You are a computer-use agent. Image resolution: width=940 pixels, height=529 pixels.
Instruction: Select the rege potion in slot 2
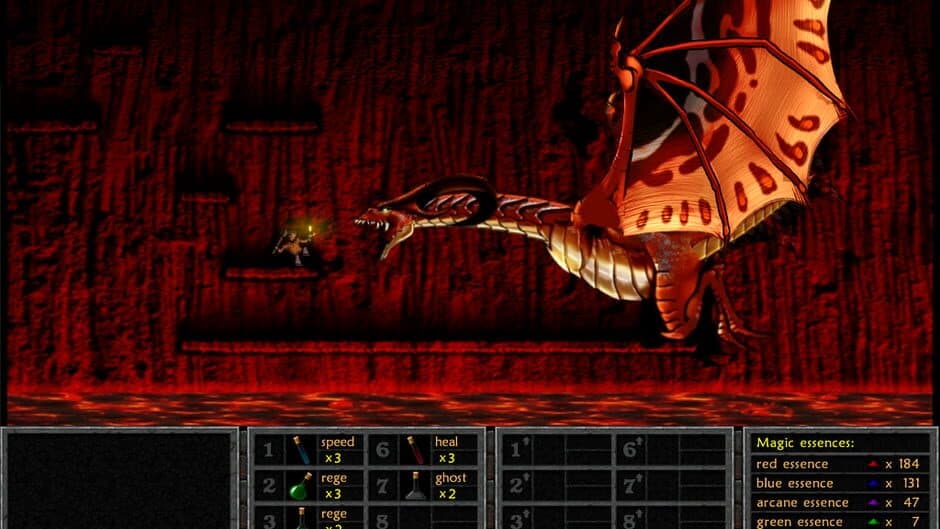click(301, 486)
